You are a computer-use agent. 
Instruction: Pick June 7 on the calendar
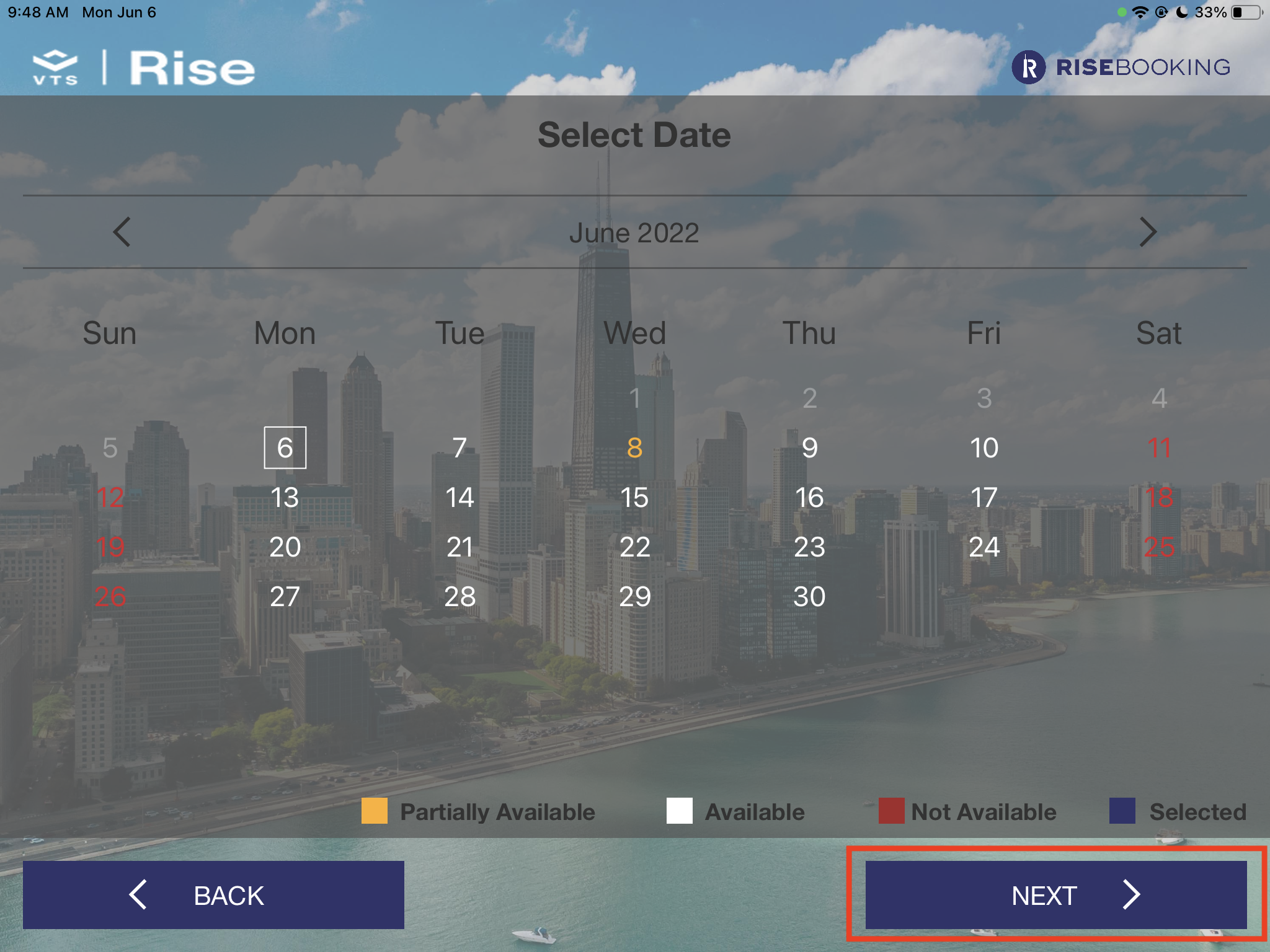click(x=460, y=447)
